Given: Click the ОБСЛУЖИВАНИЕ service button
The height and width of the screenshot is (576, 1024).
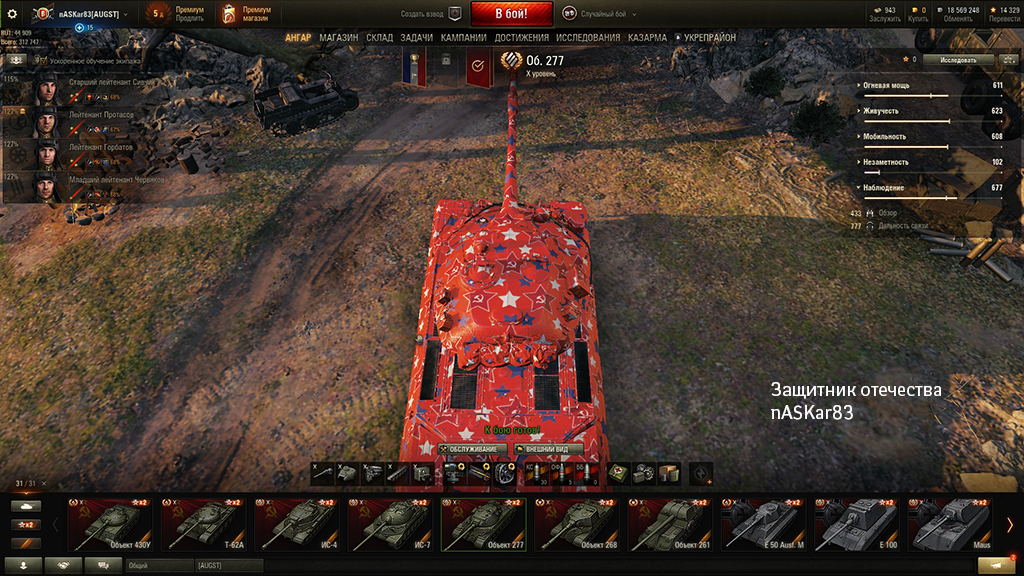Looking at the screenshot, I should (472, 449).
